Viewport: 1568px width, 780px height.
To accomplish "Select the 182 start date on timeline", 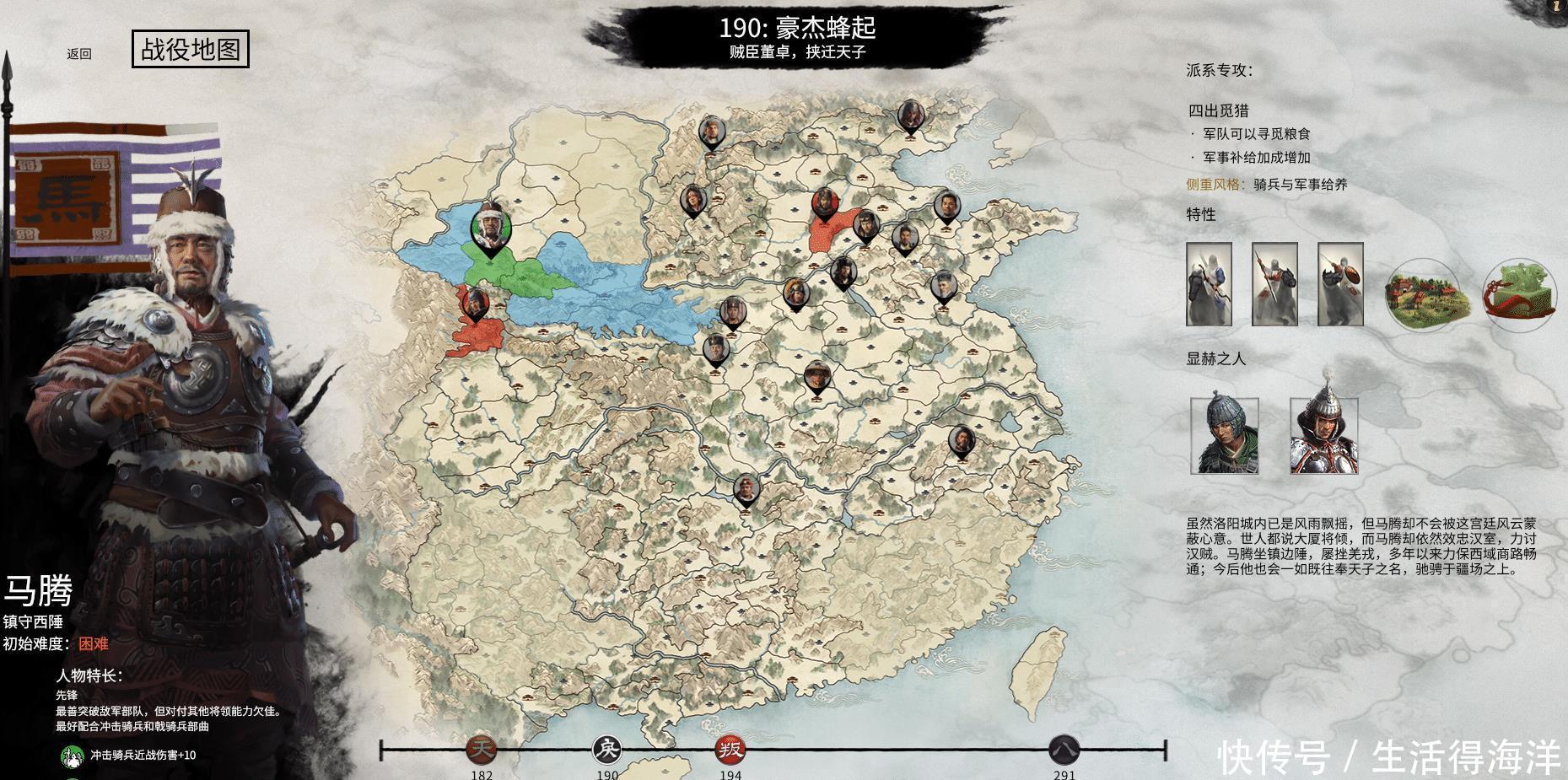I will [x=482, y=749].
